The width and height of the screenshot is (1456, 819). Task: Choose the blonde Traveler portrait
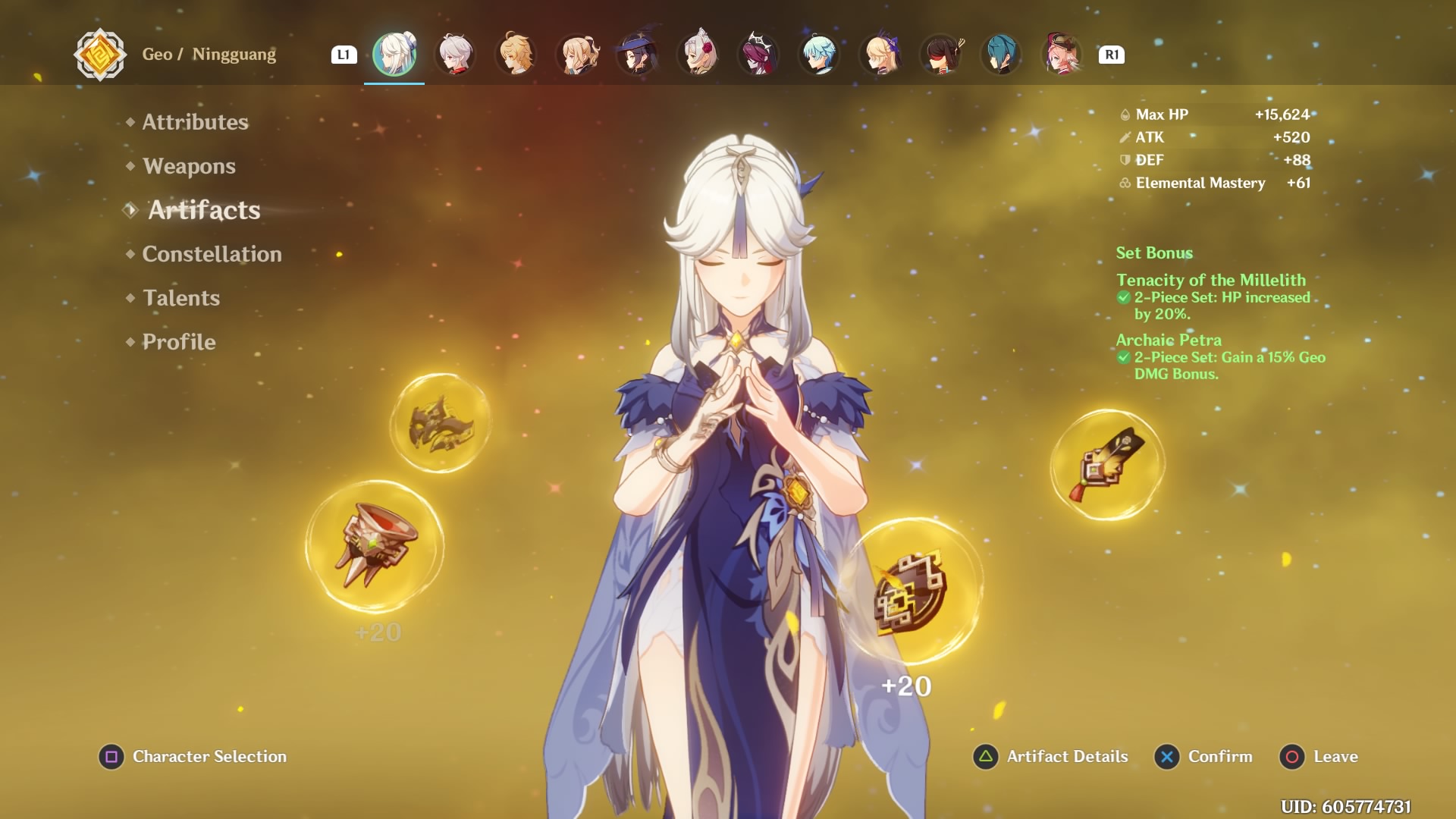click(516, 55)
